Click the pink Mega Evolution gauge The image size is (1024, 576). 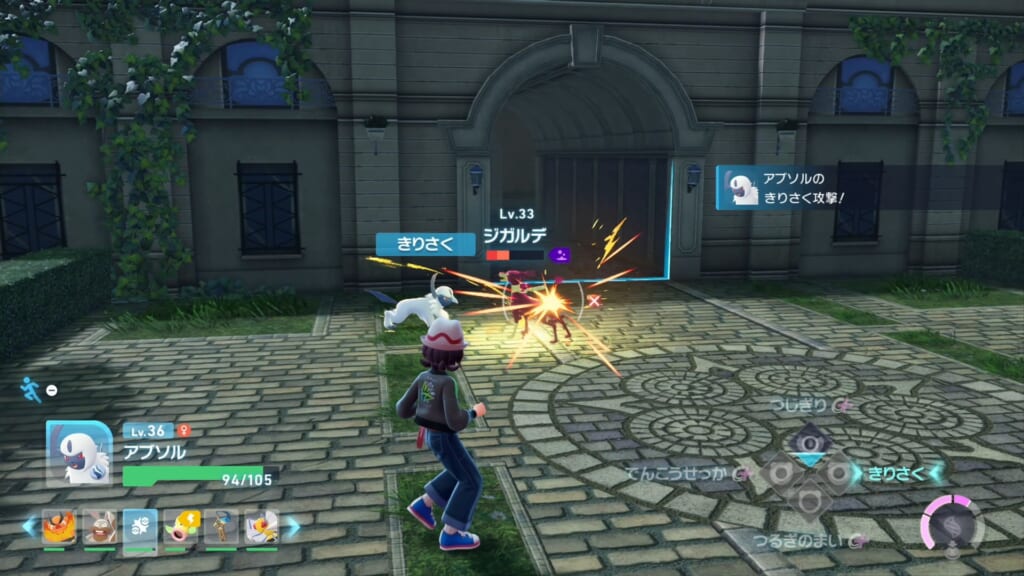952,525
